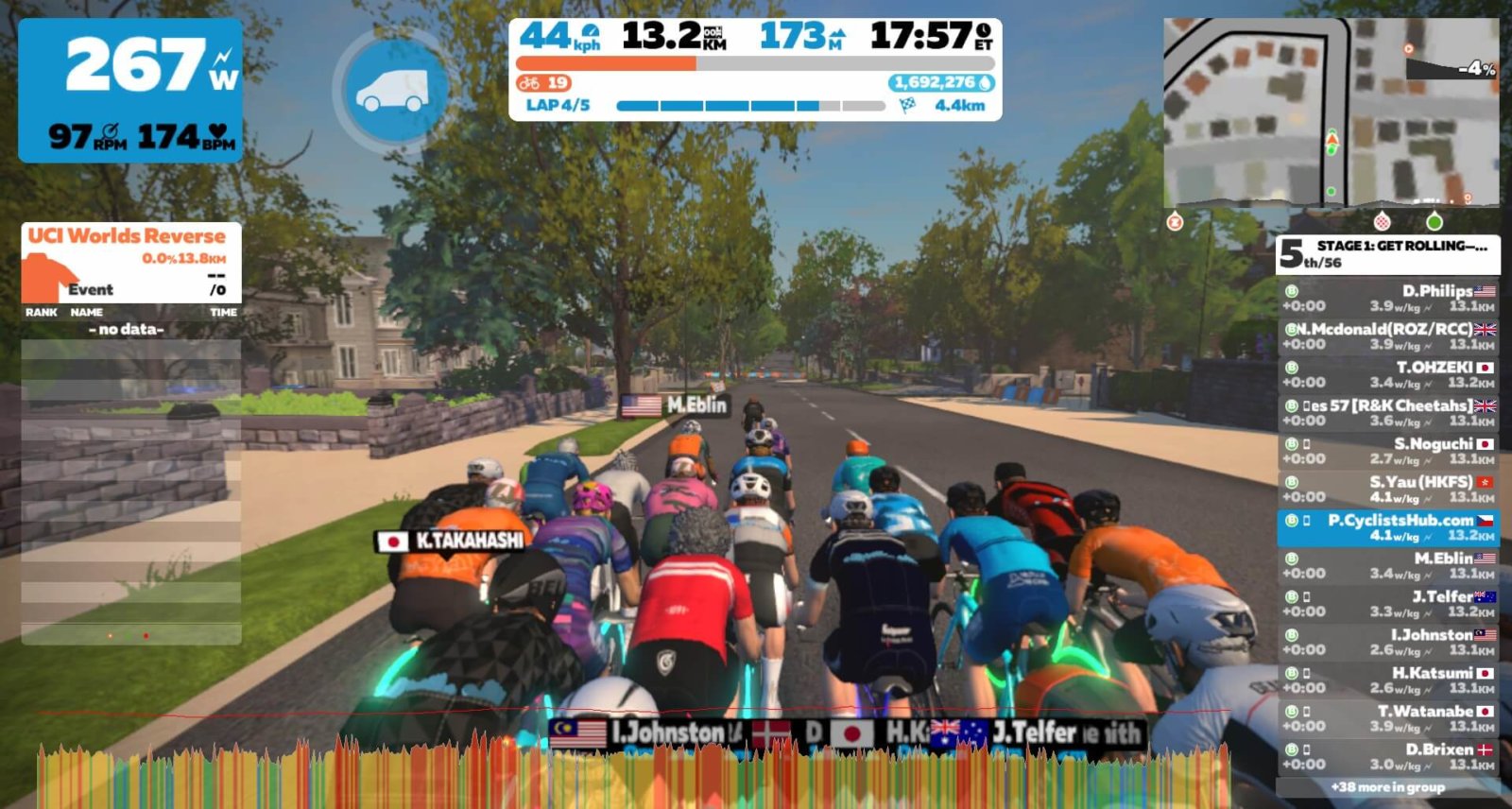Click the orange bicycle icon showing 19 riders
Screen dimensions: 1512x809
pos(528,83)
